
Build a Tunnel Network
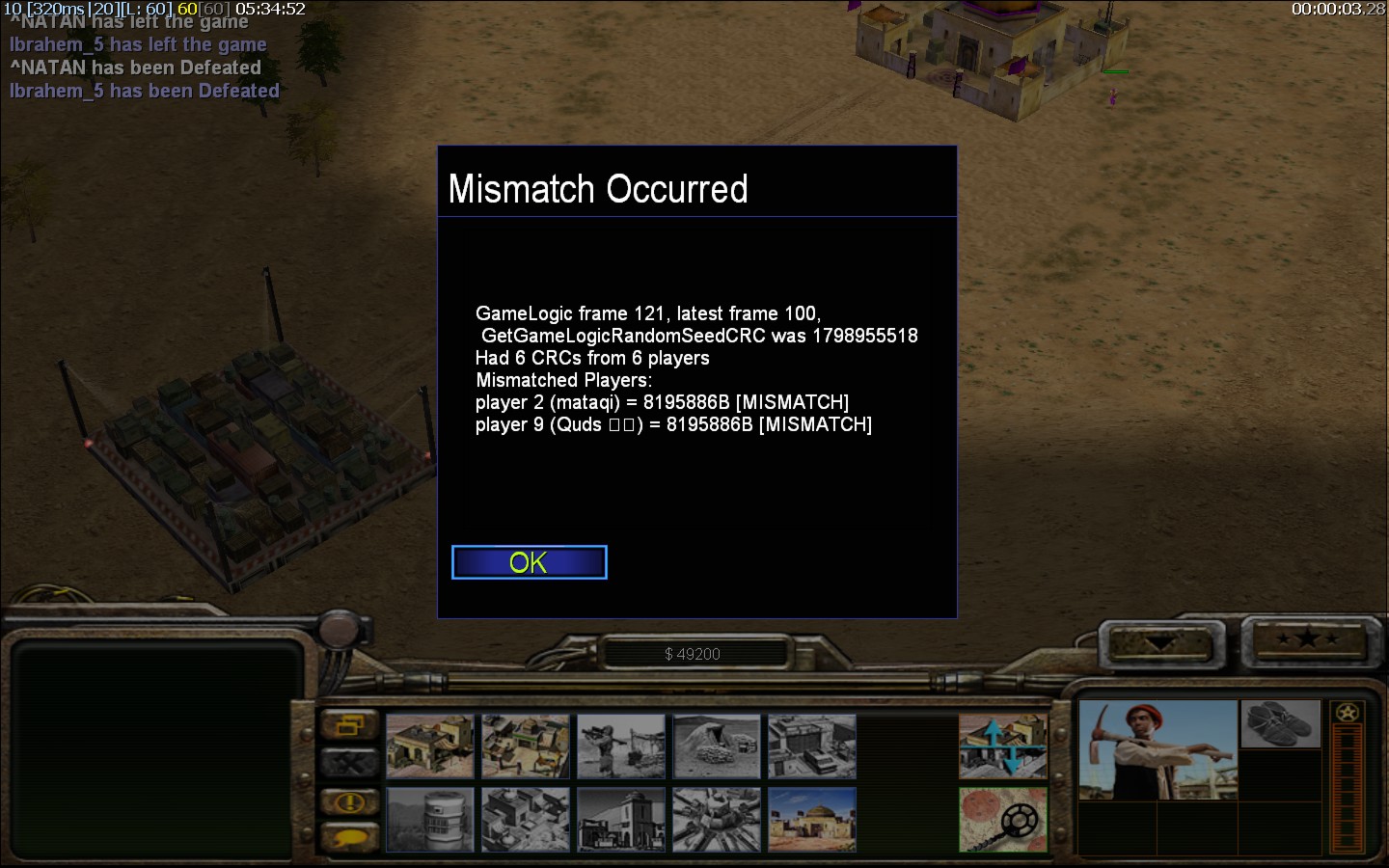[717, 746]
